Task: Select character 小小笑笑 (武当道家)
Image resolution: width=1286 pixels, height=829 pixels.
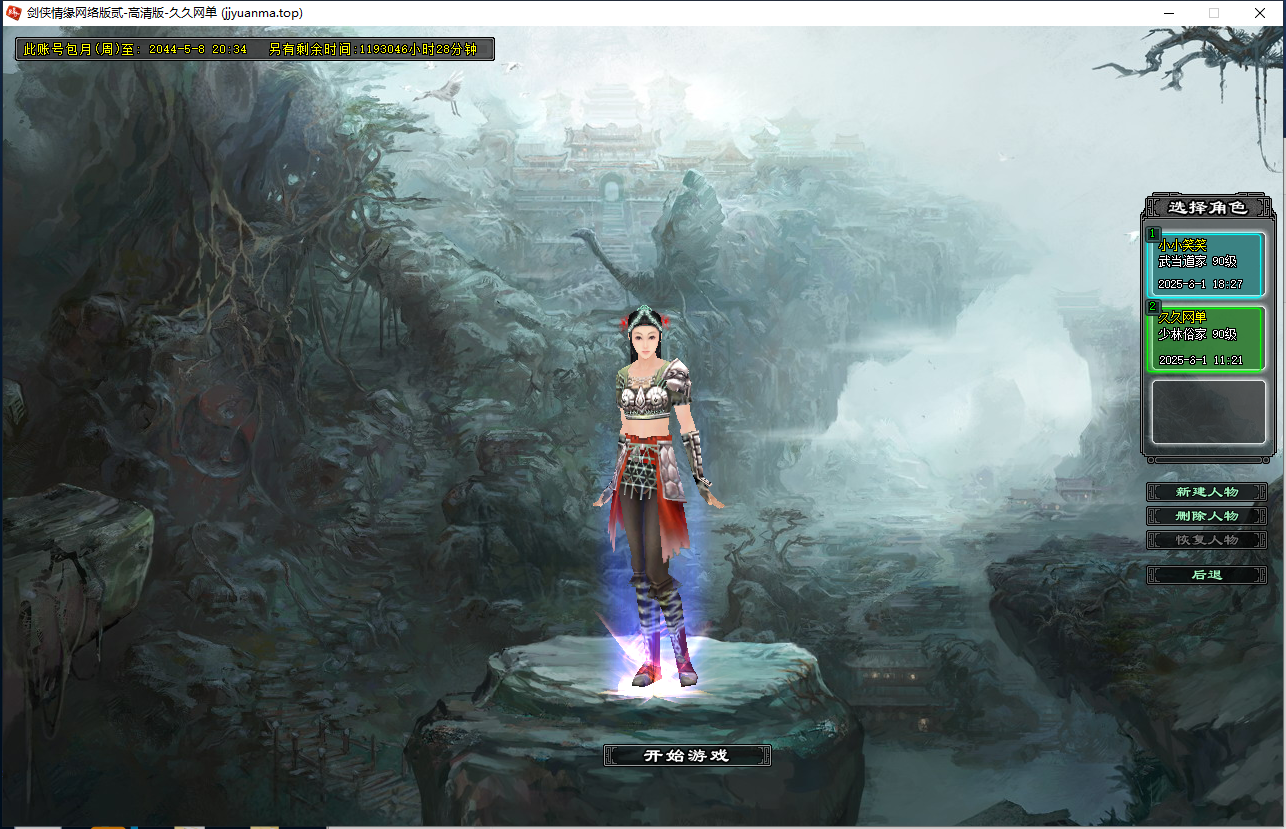Action: point(1207,265)
